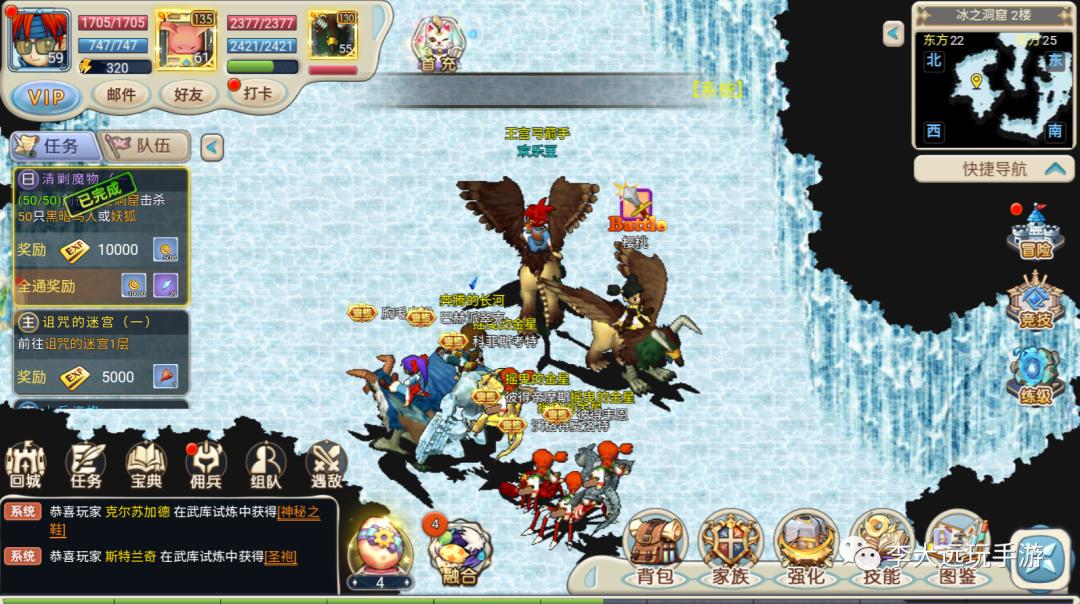
Task: Open the 家族 family menu
Action: click(x=730, y=548)
